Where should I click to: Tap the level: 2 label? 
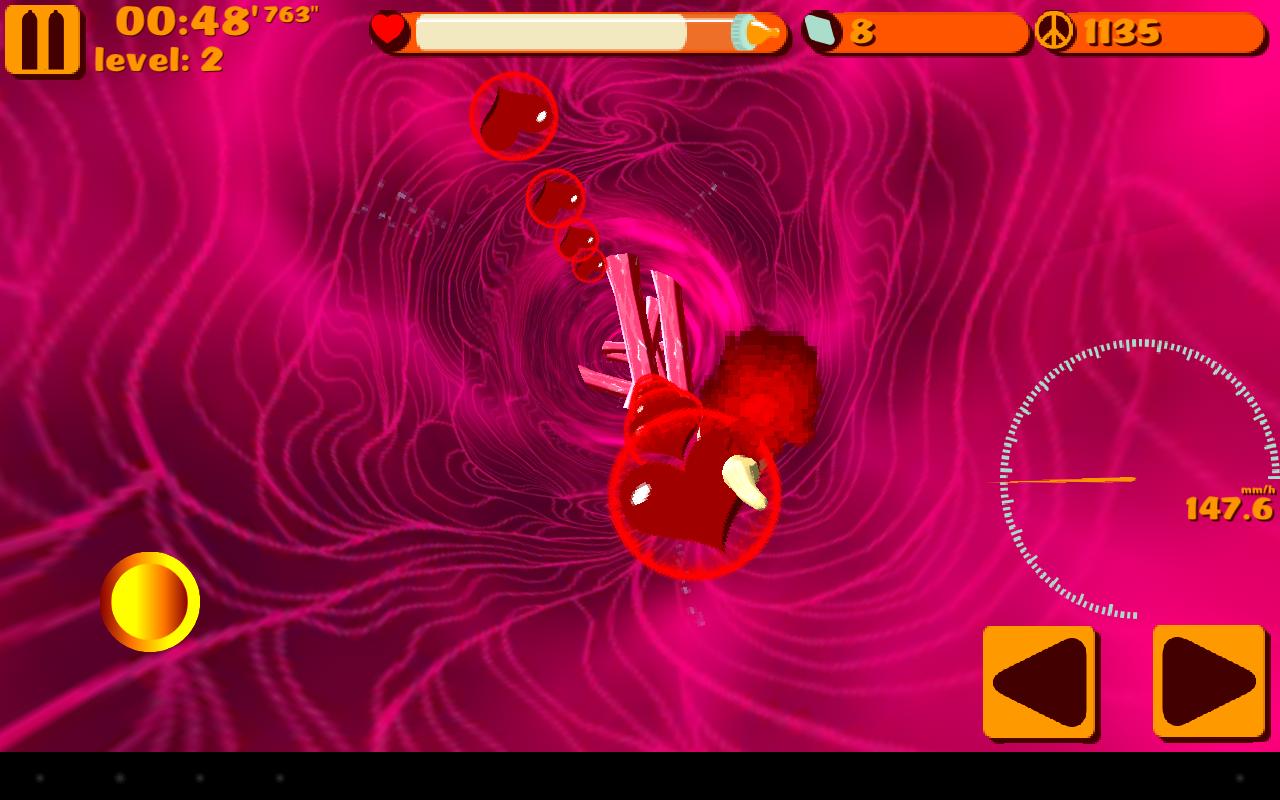click(160, 57)
